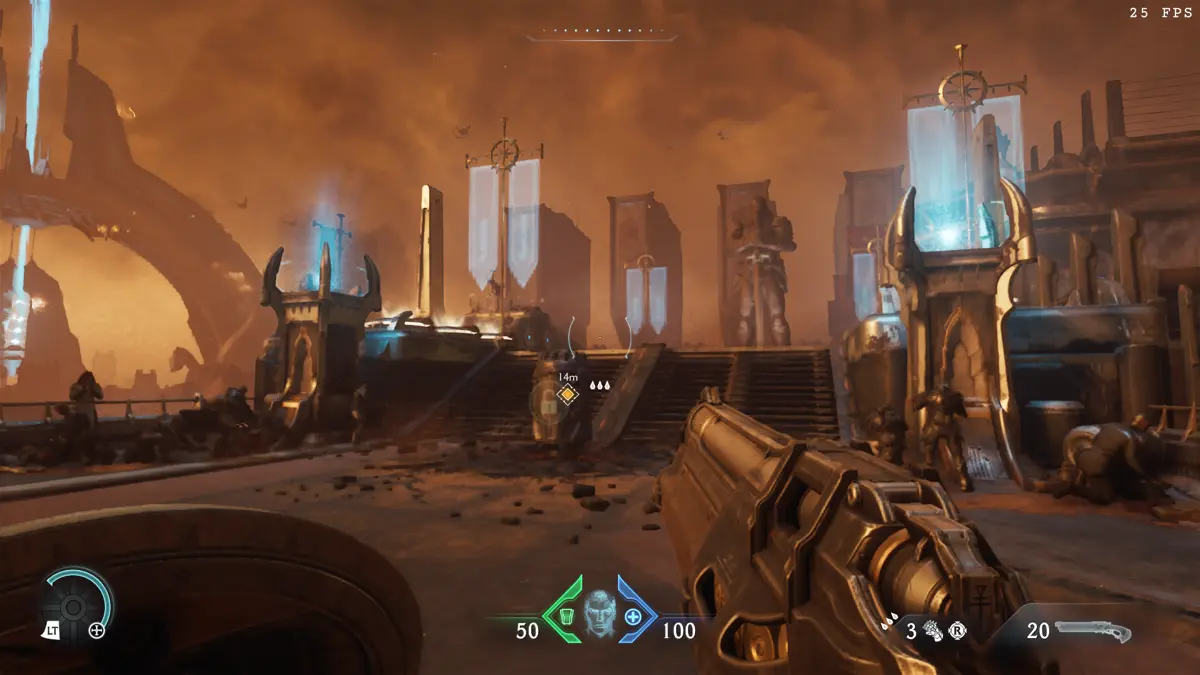Select the blue health cross icon
The image size is (1200, 675).
(x=633, y=615)
